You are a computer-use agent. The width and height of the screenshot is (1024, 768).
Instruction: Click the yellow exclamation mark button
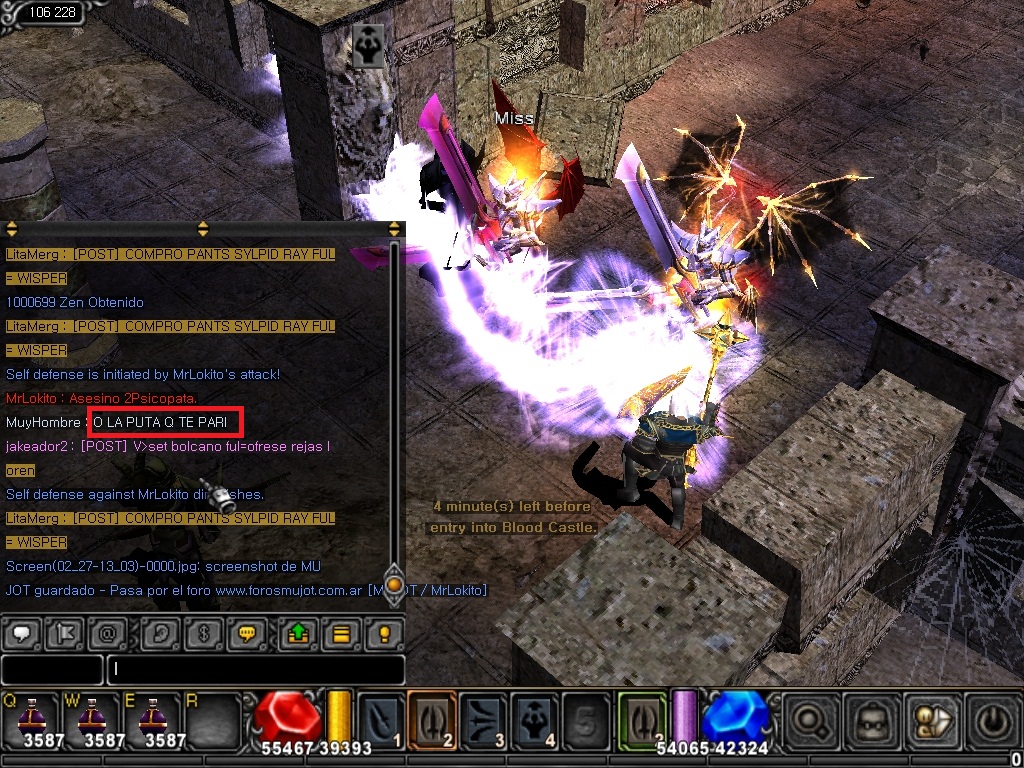(x=382, y=633)
